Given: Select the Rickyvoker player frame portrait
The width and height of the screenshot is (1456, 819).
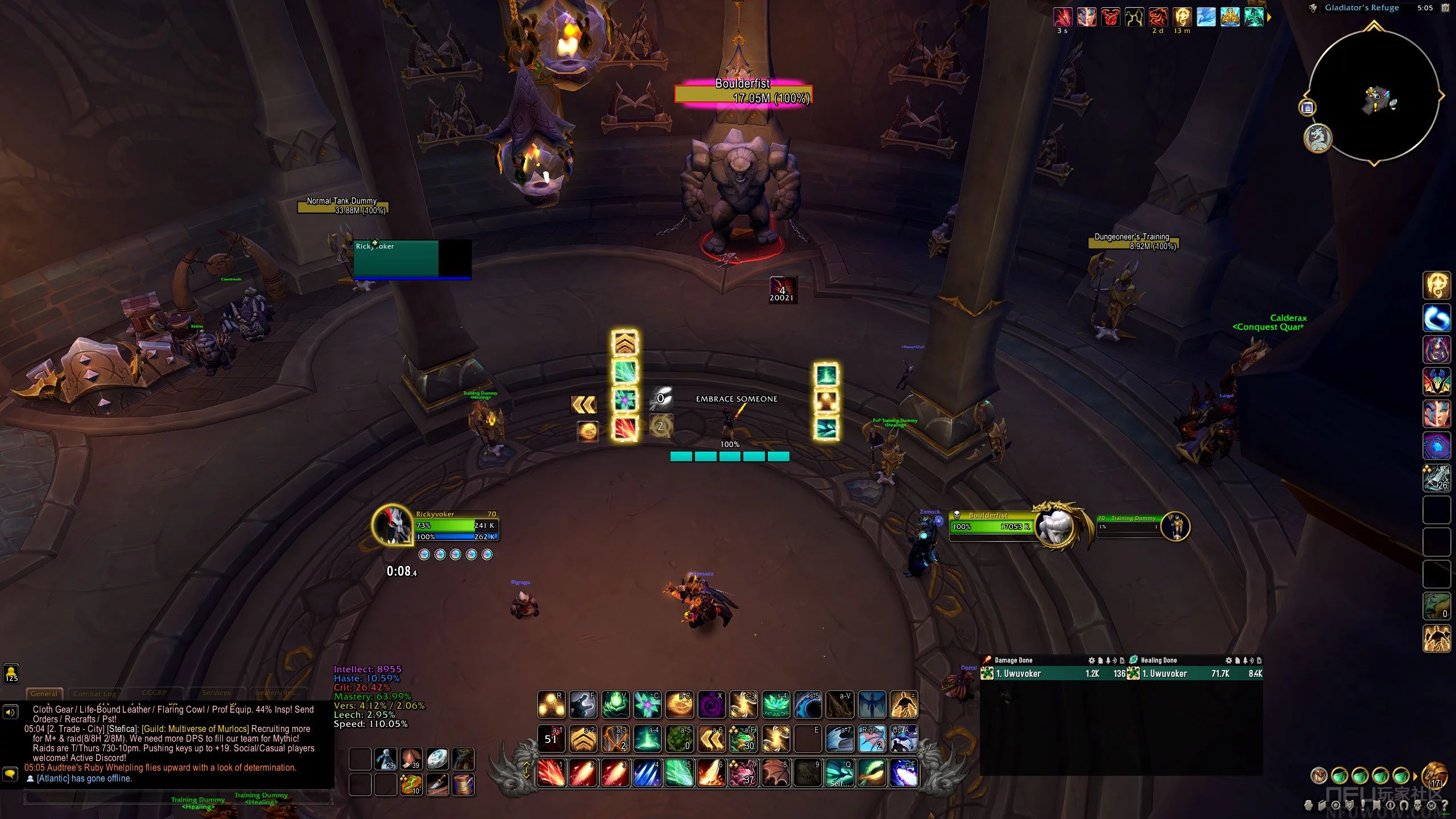Looking at the screenshot, I should 392,524.
